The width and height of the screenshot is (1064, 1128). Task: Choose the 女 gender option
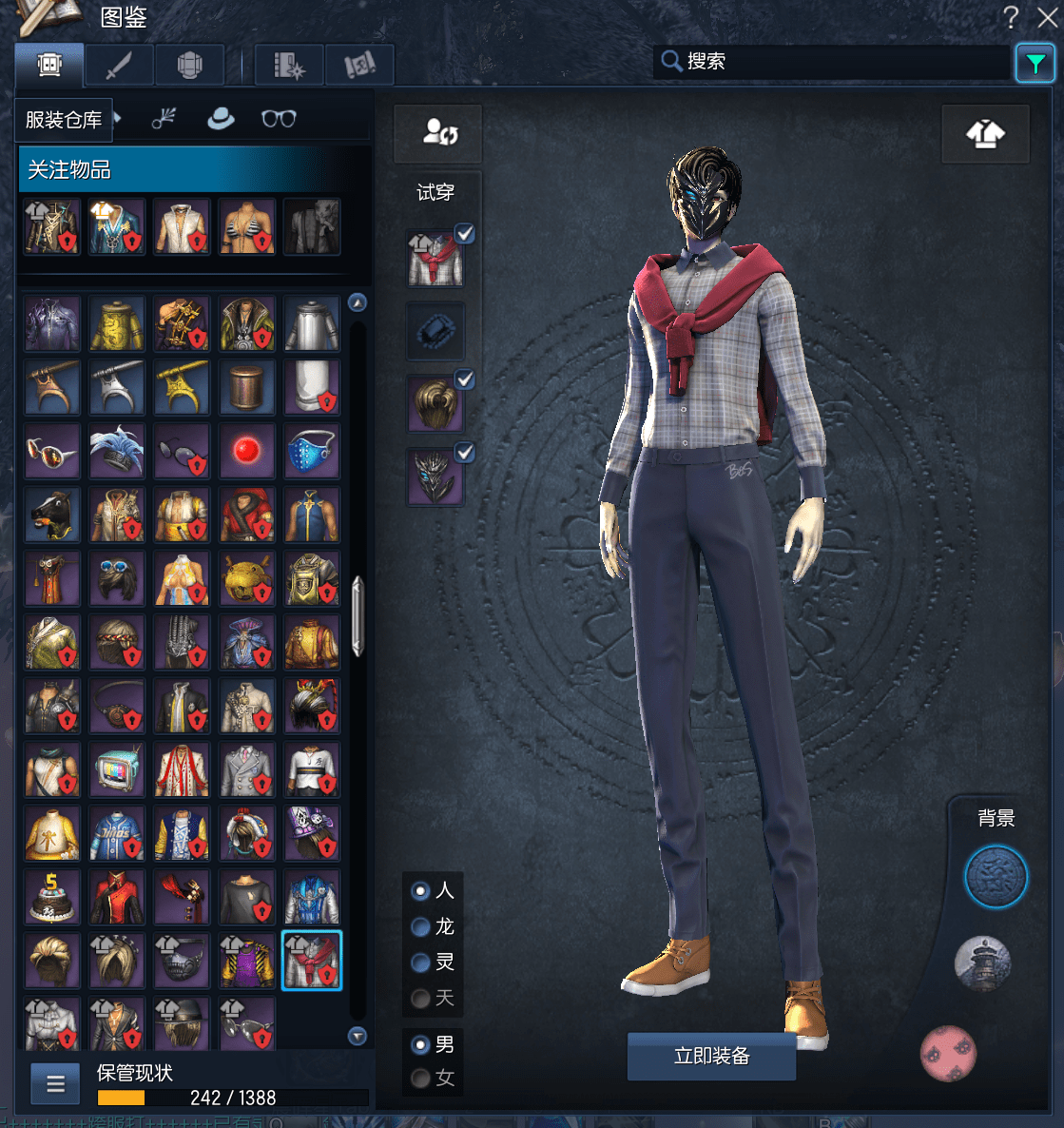(x=420, y=1079)
